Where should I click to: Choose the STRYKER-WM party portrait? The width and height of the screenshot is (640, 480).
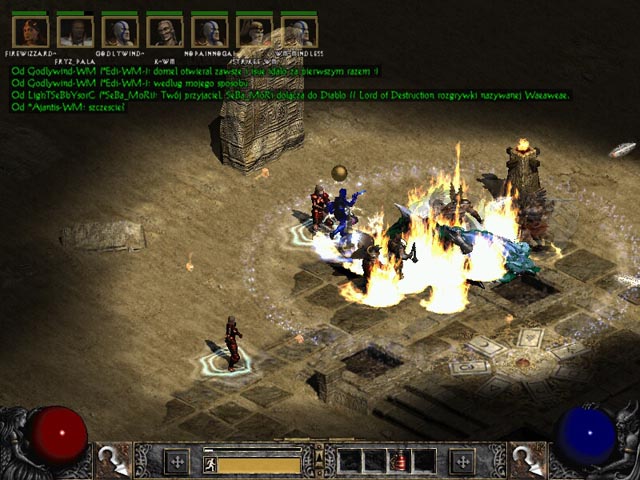[255, 31]
